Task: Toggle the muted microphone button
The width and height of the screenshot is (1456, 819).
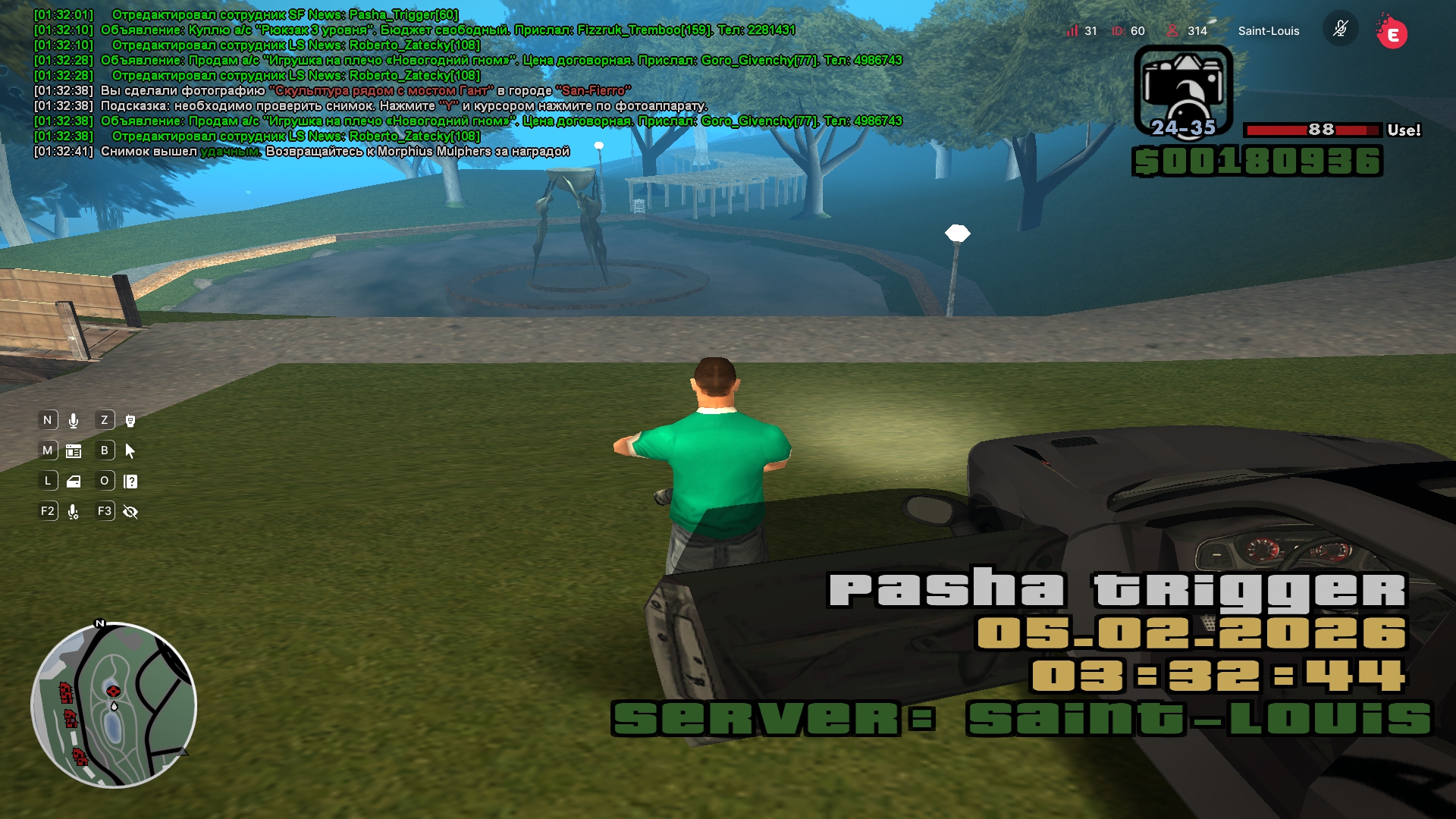Action: 1340,30
